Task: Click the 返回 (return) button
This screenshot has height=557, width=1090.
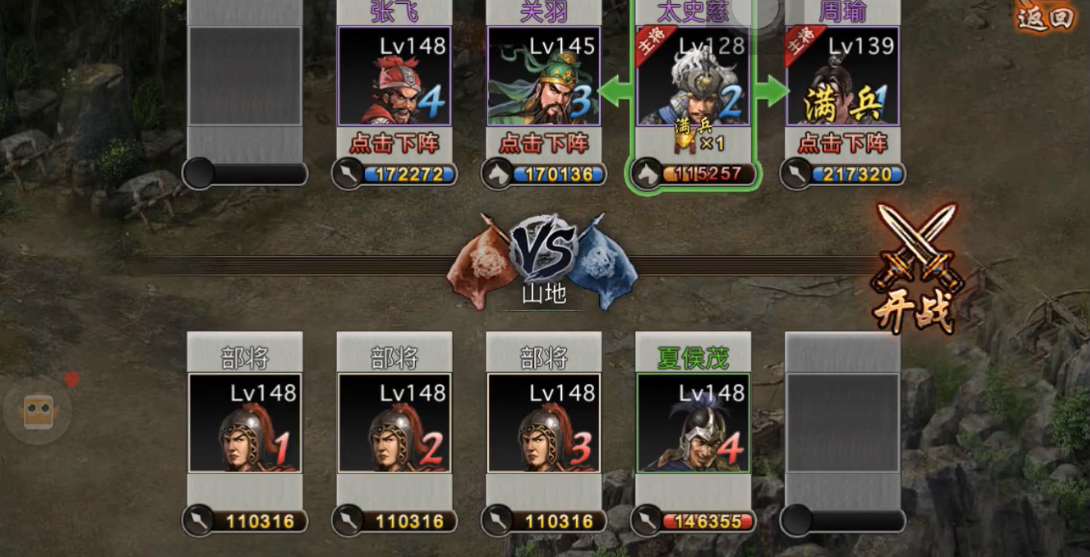Action: tap(1046, 16)
